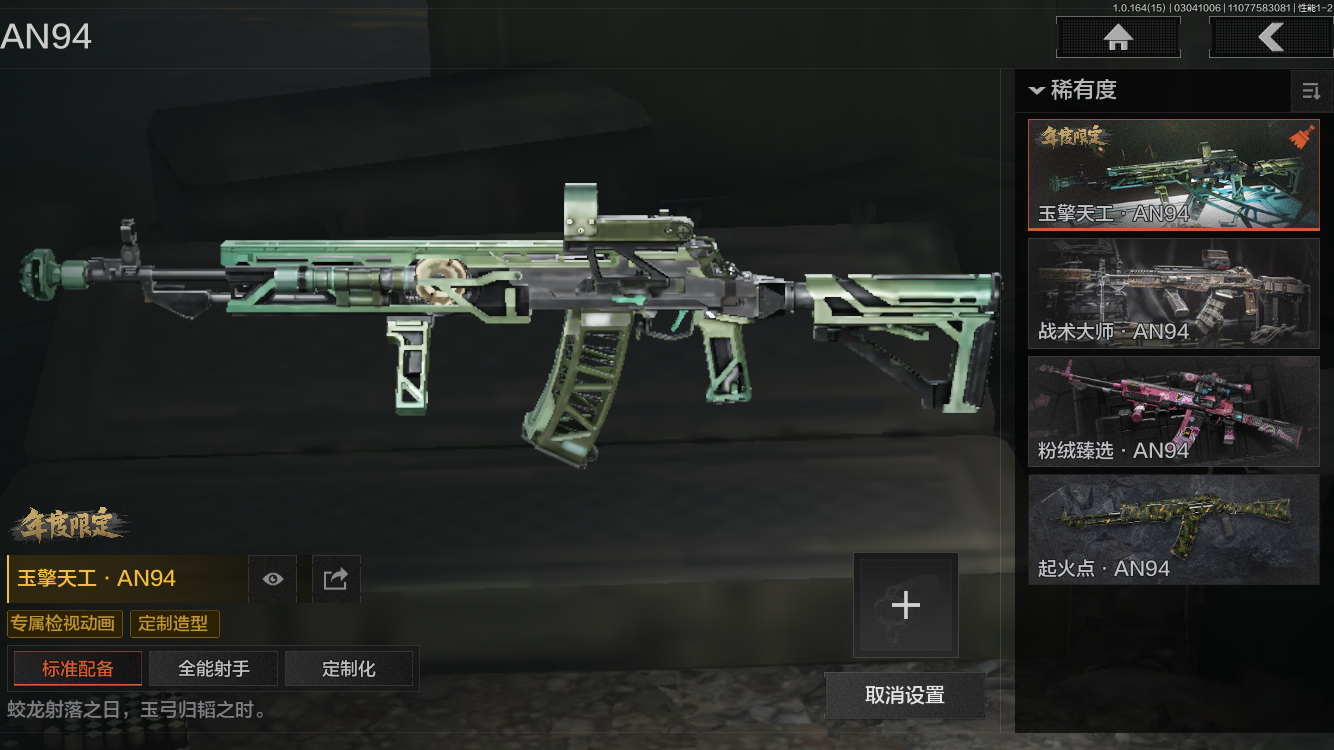The image size is (1334, 750).
Task: Select the 起火点·AN94 camo skin
Action: 1173,529
